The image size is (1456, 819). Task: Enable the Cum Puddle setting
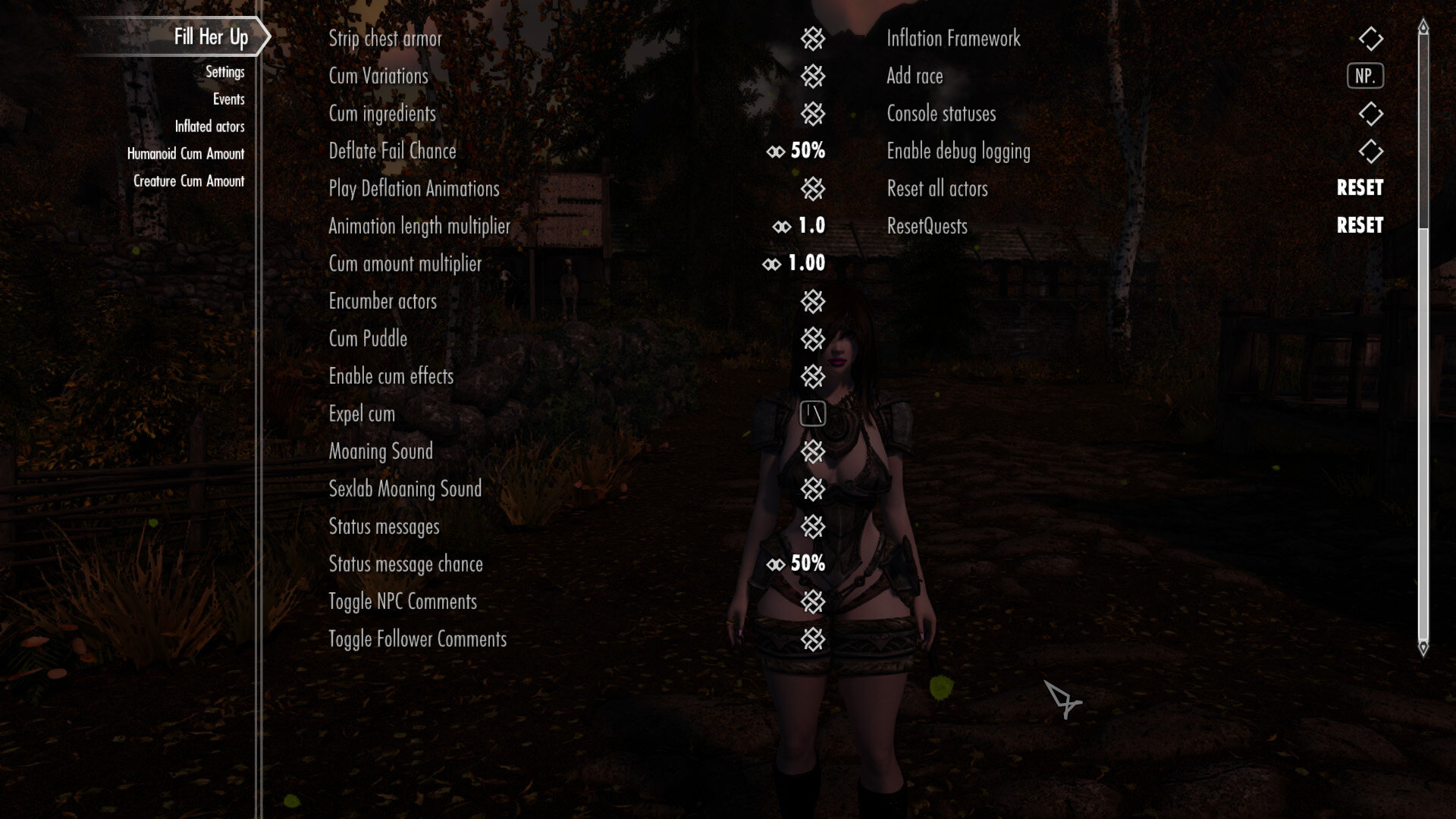(x=814, y=339)
